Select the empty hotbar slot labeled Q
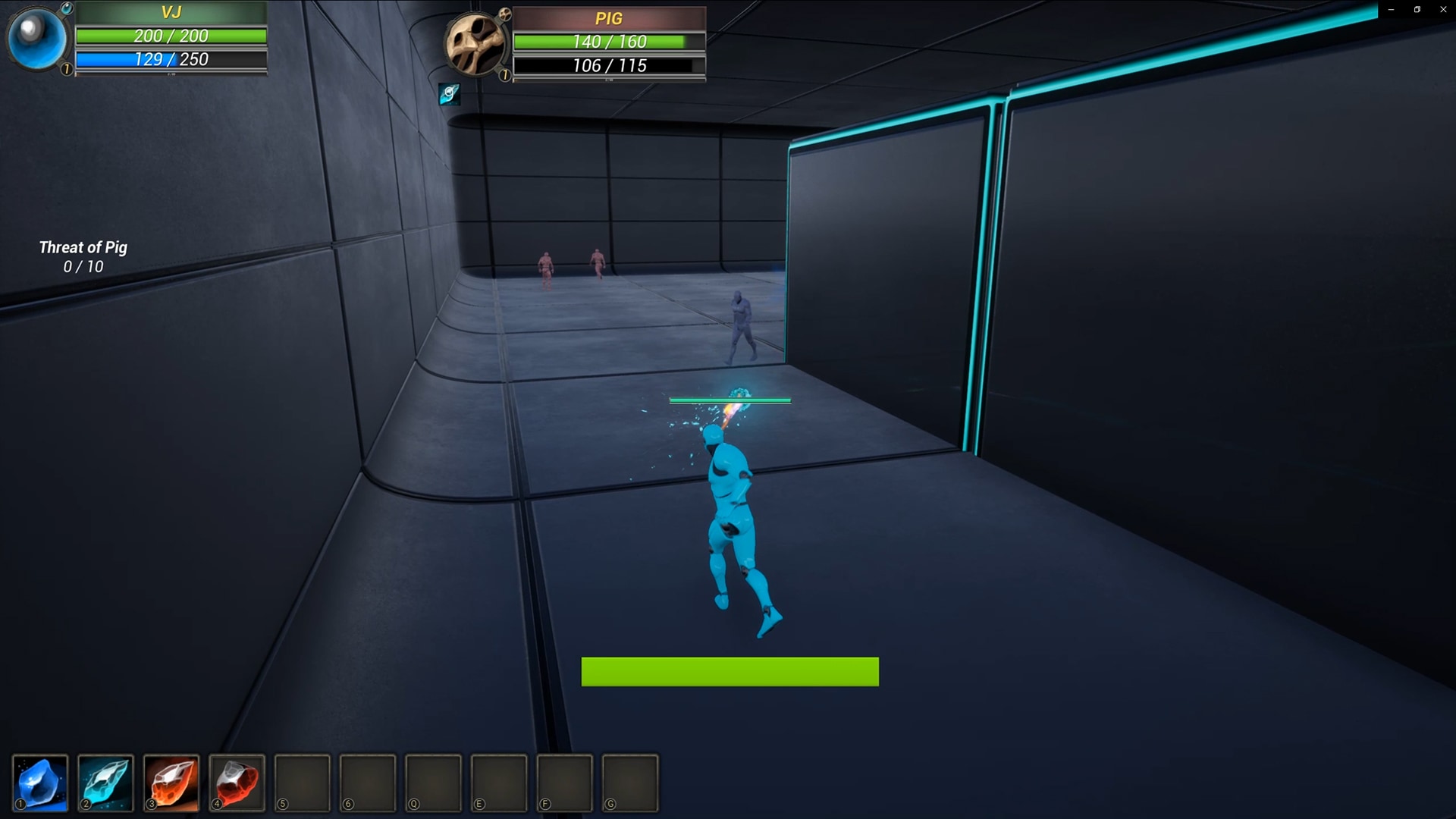This screenshot has height=819, width=1456. coord(433,783)
